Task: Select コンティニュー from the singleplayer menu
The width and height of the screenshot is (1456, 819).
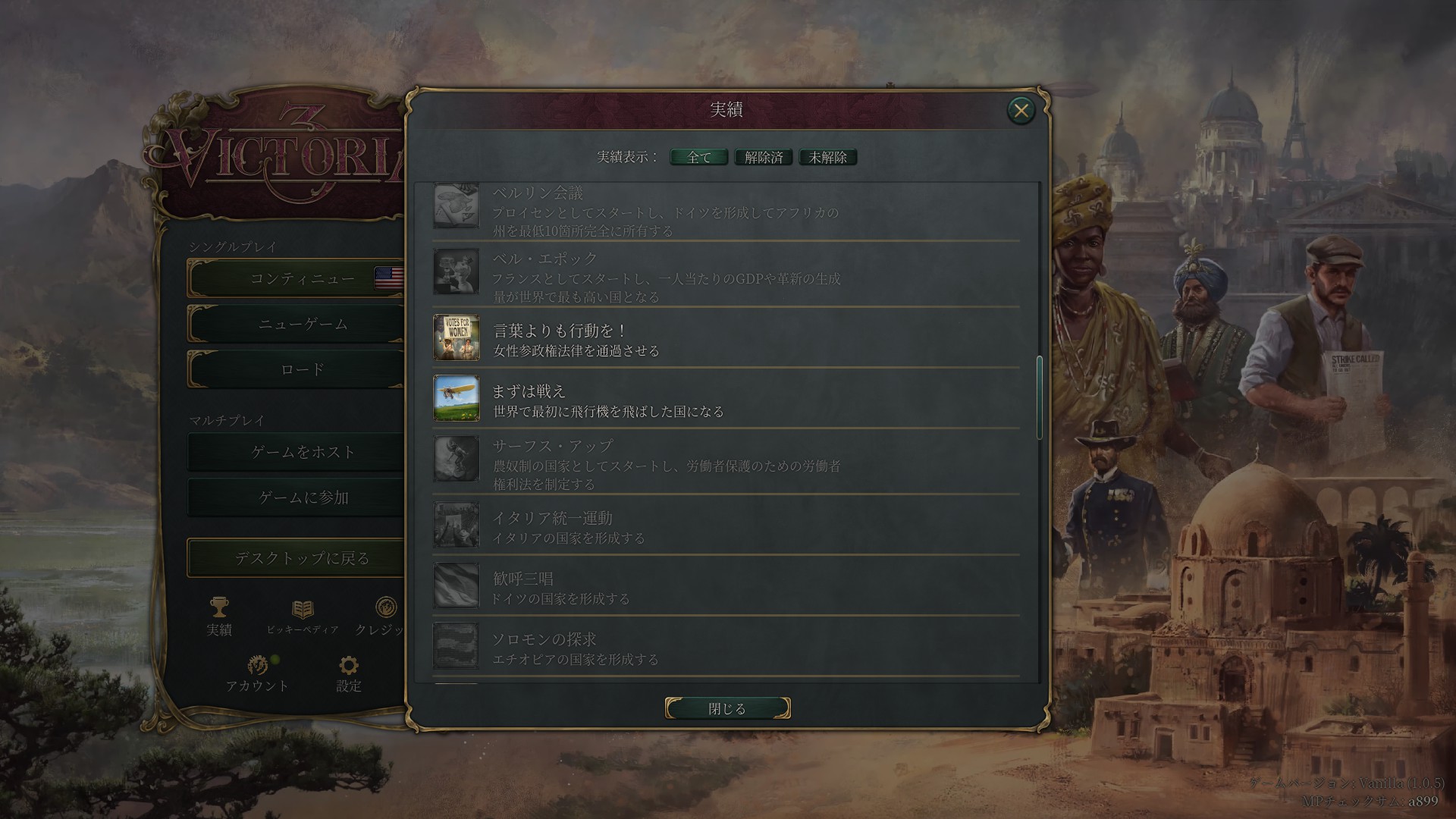Action: tap(303, 278)
